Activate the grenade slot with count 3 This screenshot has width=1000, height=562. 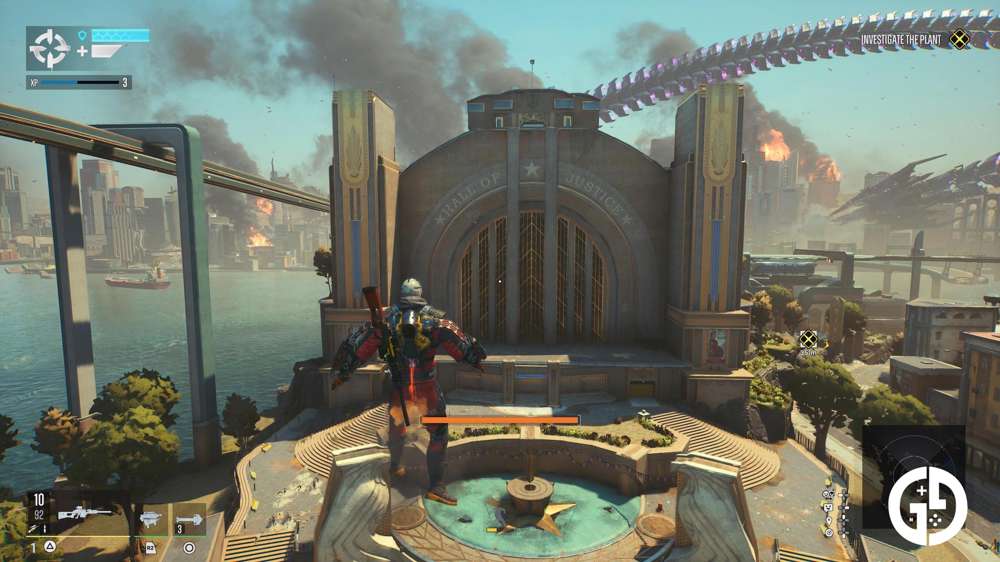click(189, 519)
